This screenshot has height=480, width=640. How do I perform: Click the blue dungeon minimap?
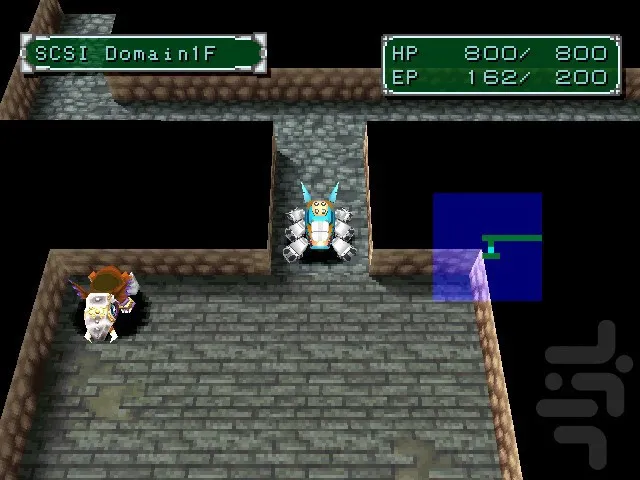pos(487,247)
